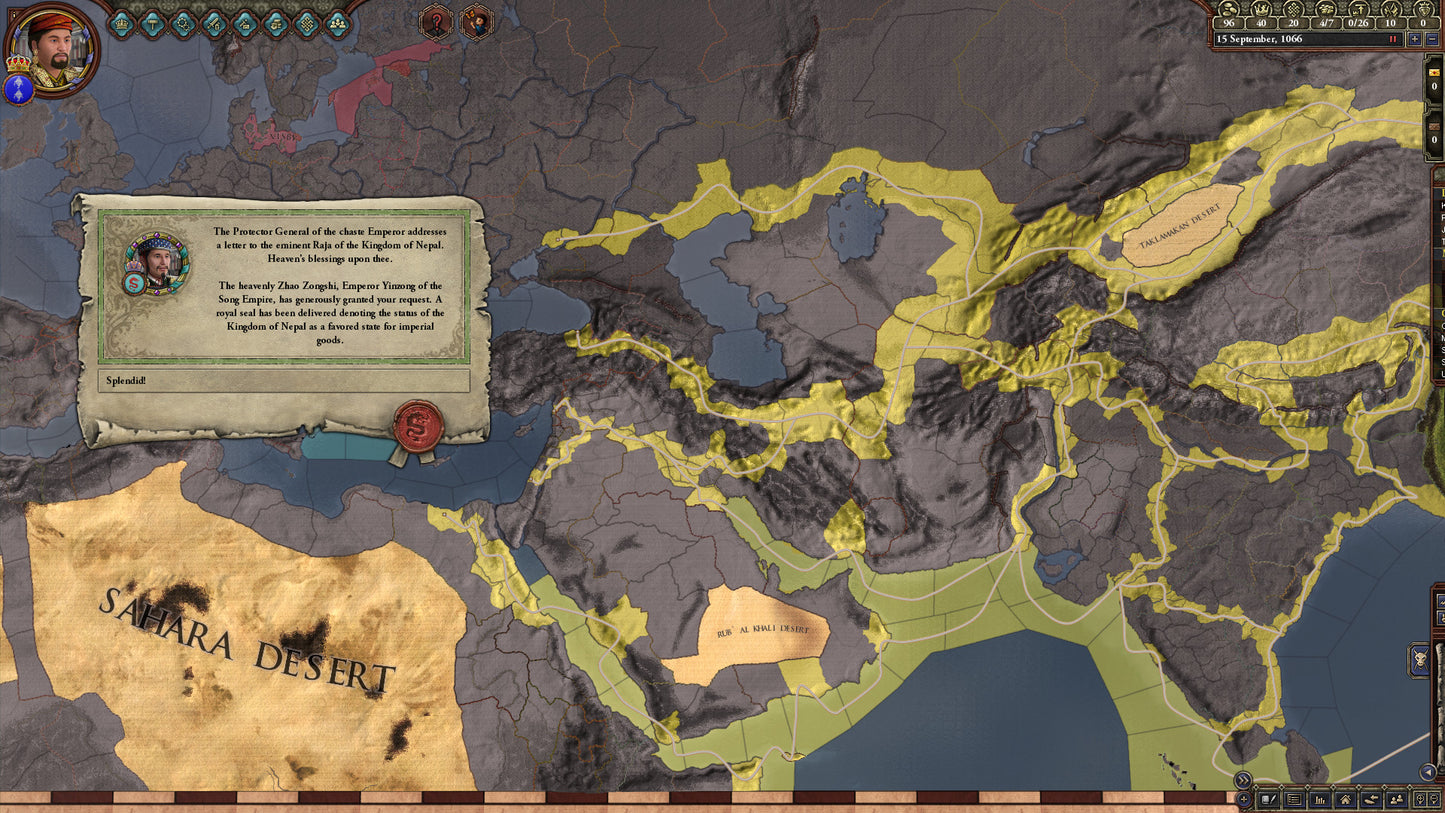Viewport: 1445px width, 813px height.
Task: Increase game speed with the plus button
Action: [x=1415, y=39]
